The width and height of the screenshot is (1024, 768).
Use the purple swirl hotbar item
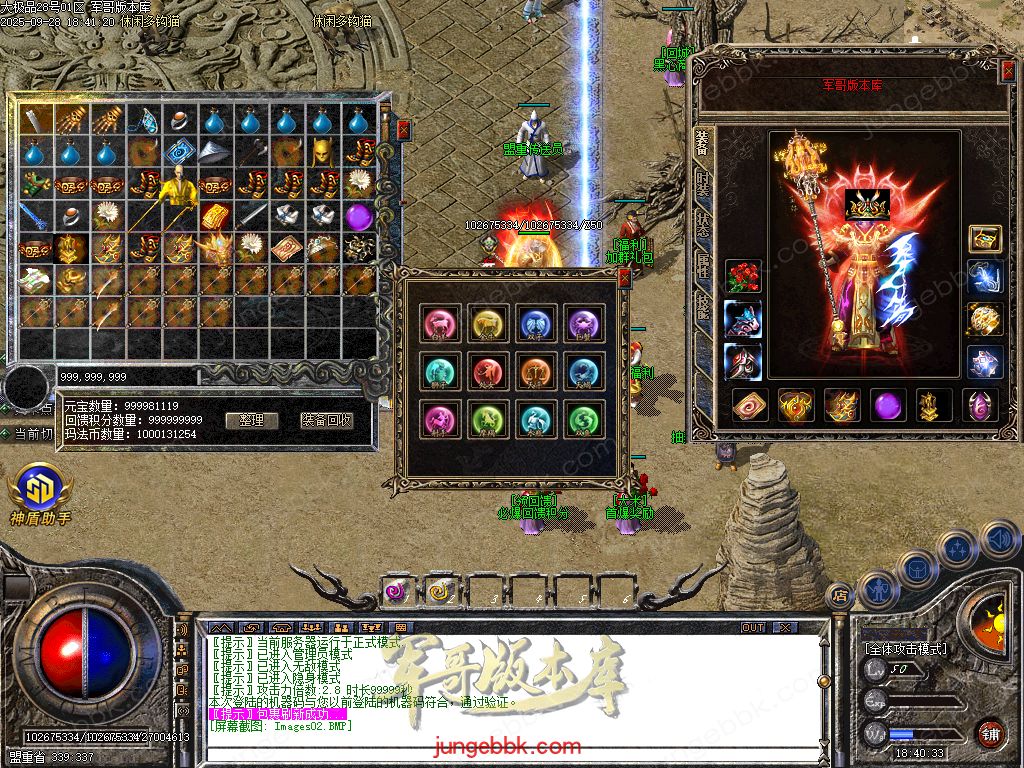tap(397, 591)
